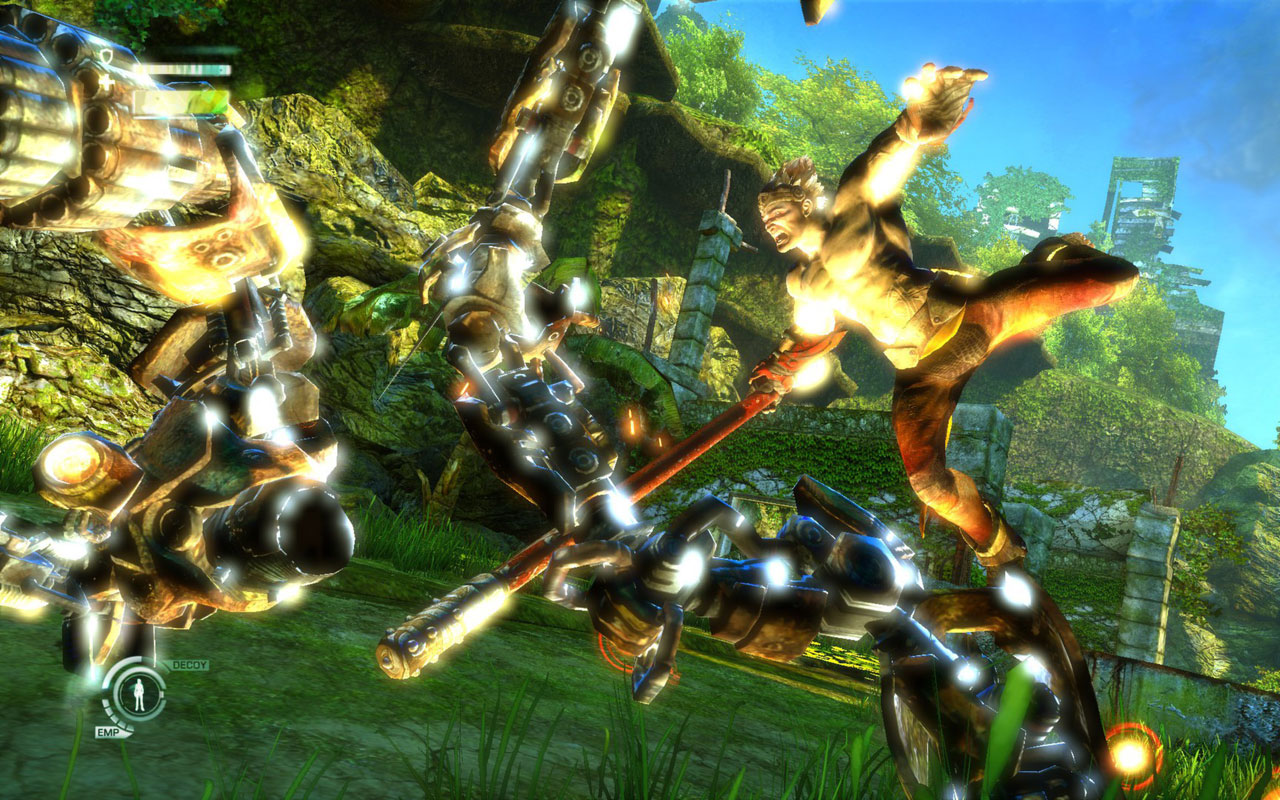Activate the DECOY command label

[x=190, y=665]
